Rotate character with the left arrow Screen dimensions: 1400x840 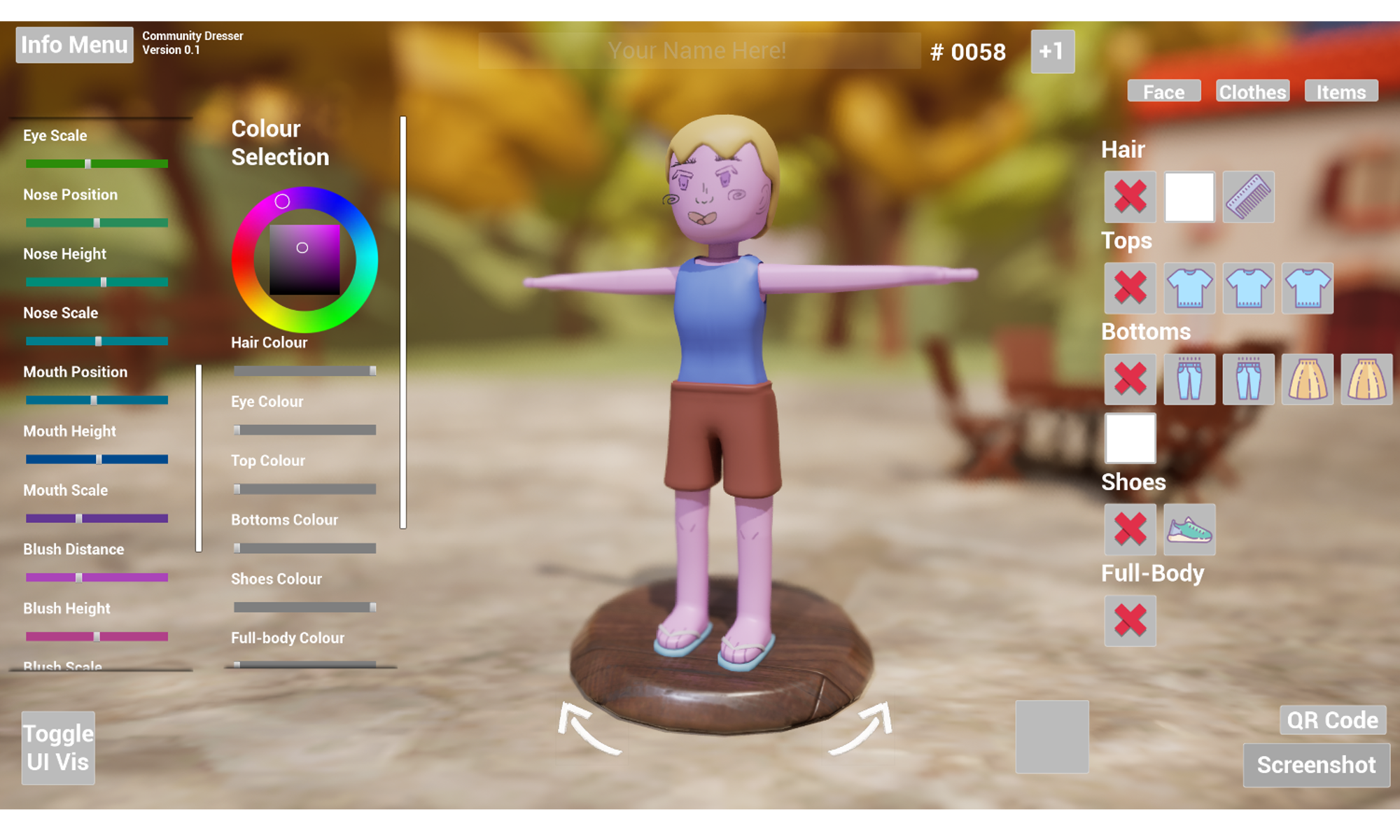589,729
